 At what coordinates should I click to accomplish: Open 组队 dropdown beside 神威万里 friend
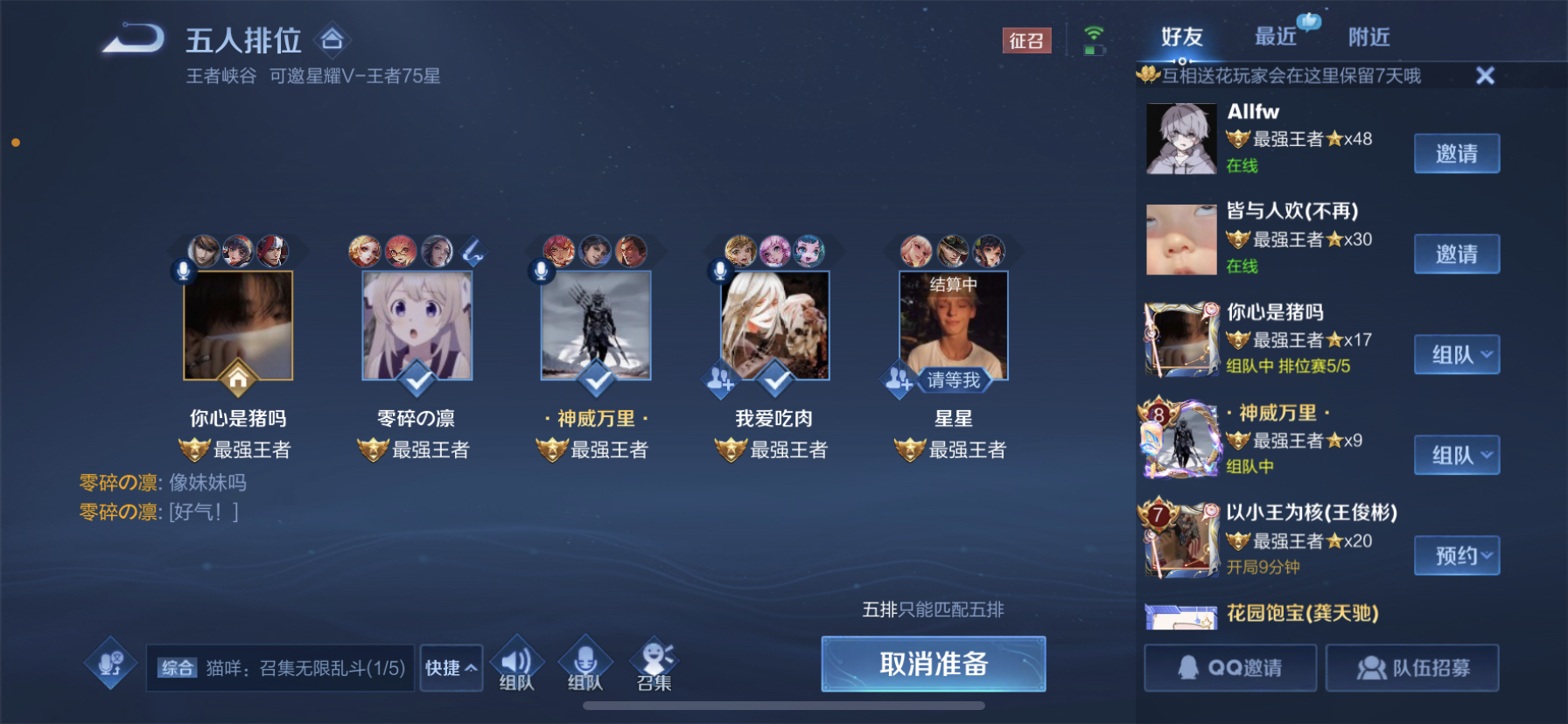[1456, 456]
